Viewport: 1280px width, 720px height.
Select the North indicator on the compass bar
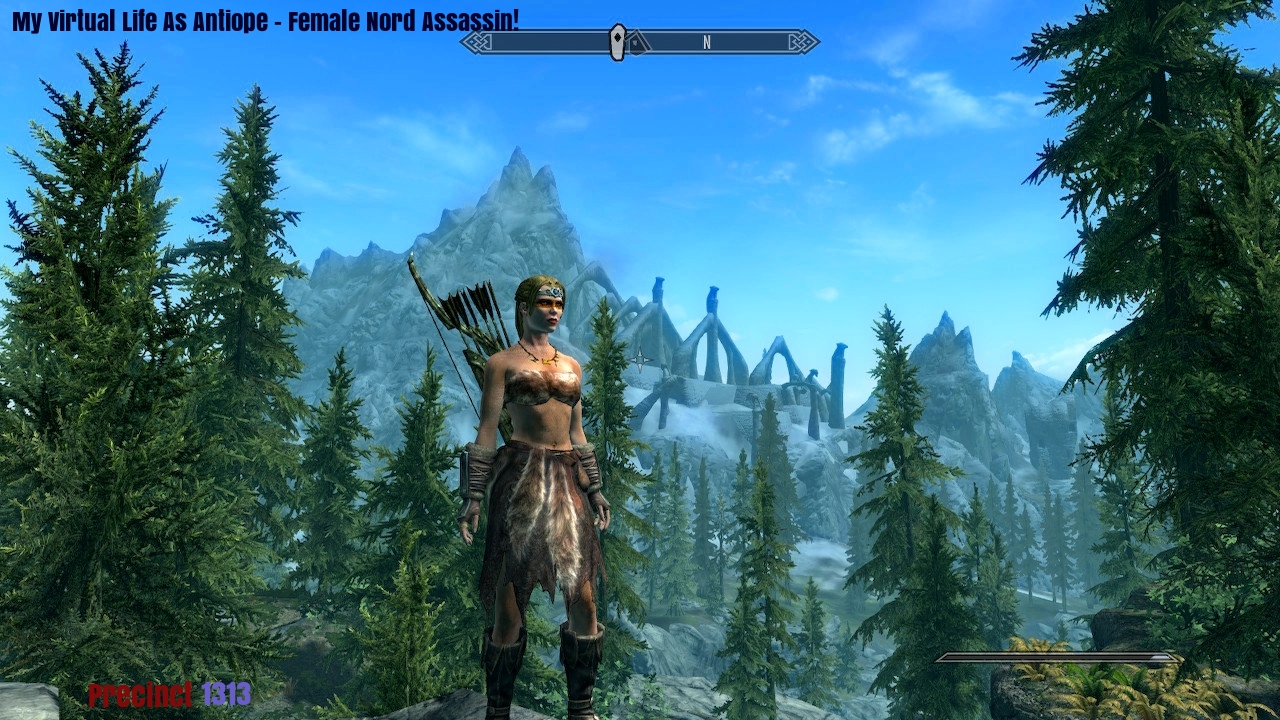(706, 42)
